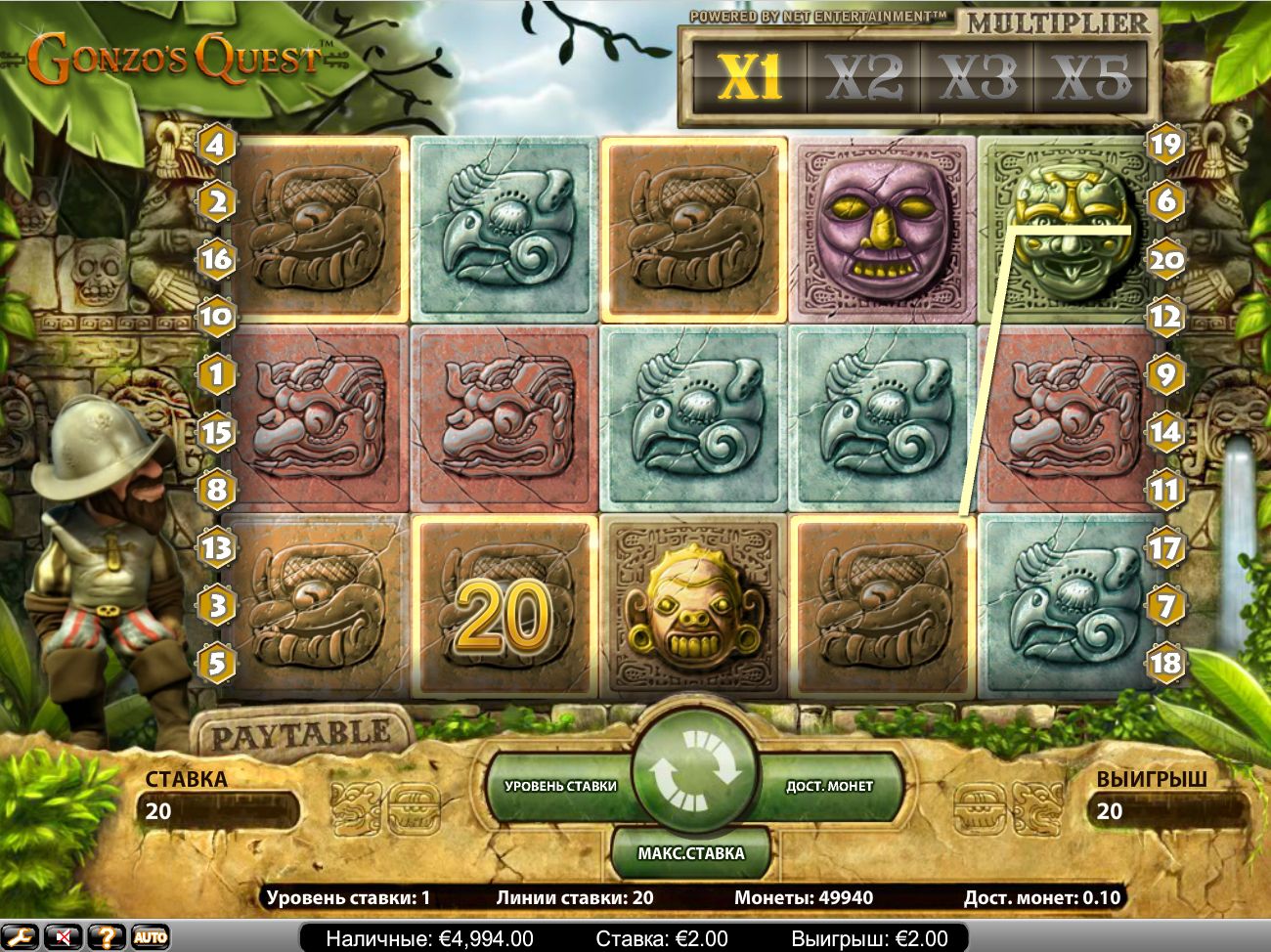Select payline number 5 marker
The height and width of the screenshot is (952, 1271).
pyautogui.click(x=216, y=663)
